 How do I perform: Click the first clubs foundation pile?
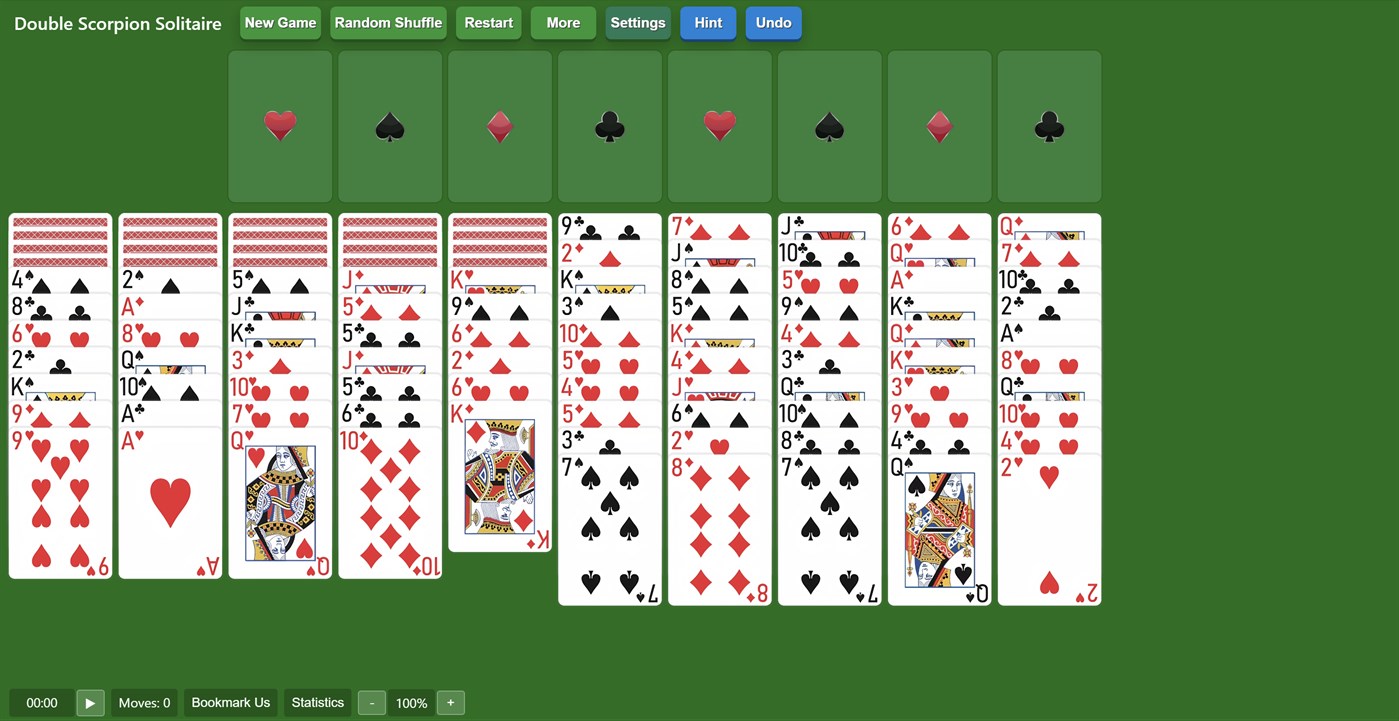[x=610, y=127]
